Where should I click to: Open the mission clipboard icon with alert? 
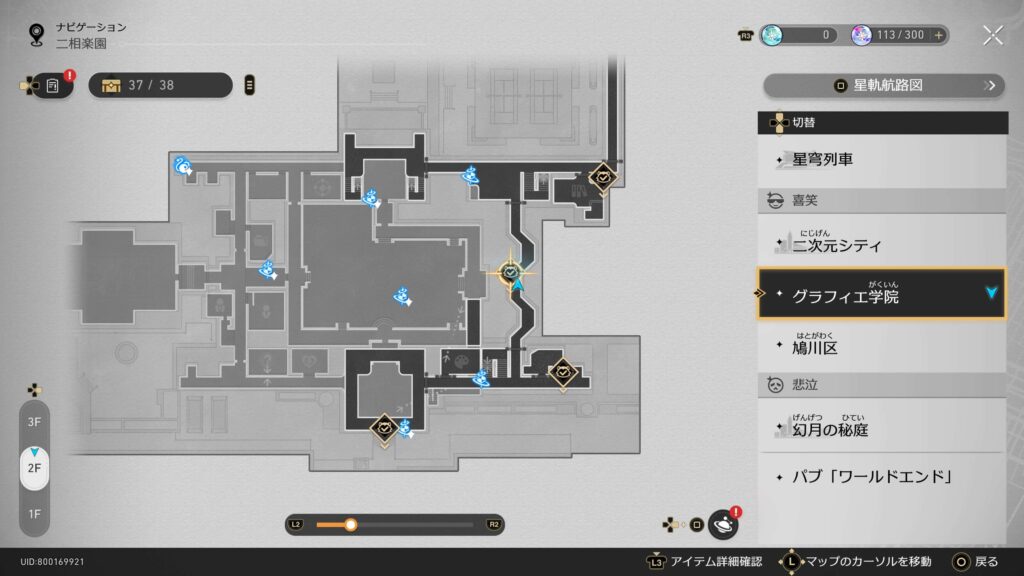pyautogui.click(x=53, y=86)
